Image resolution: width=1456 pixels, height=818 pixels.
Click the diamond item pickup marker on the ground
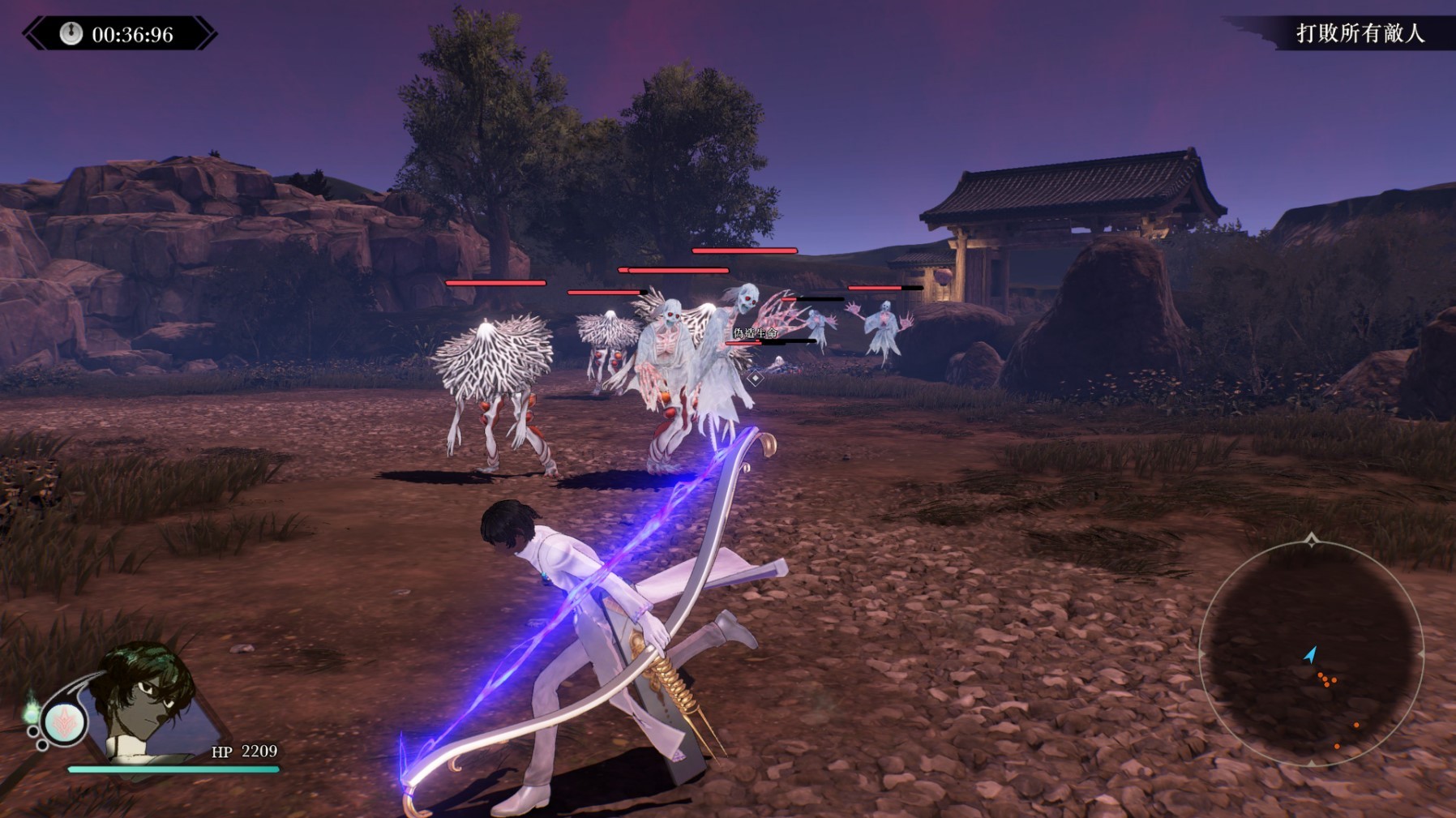pyautogui.click(x=756, y=379)
